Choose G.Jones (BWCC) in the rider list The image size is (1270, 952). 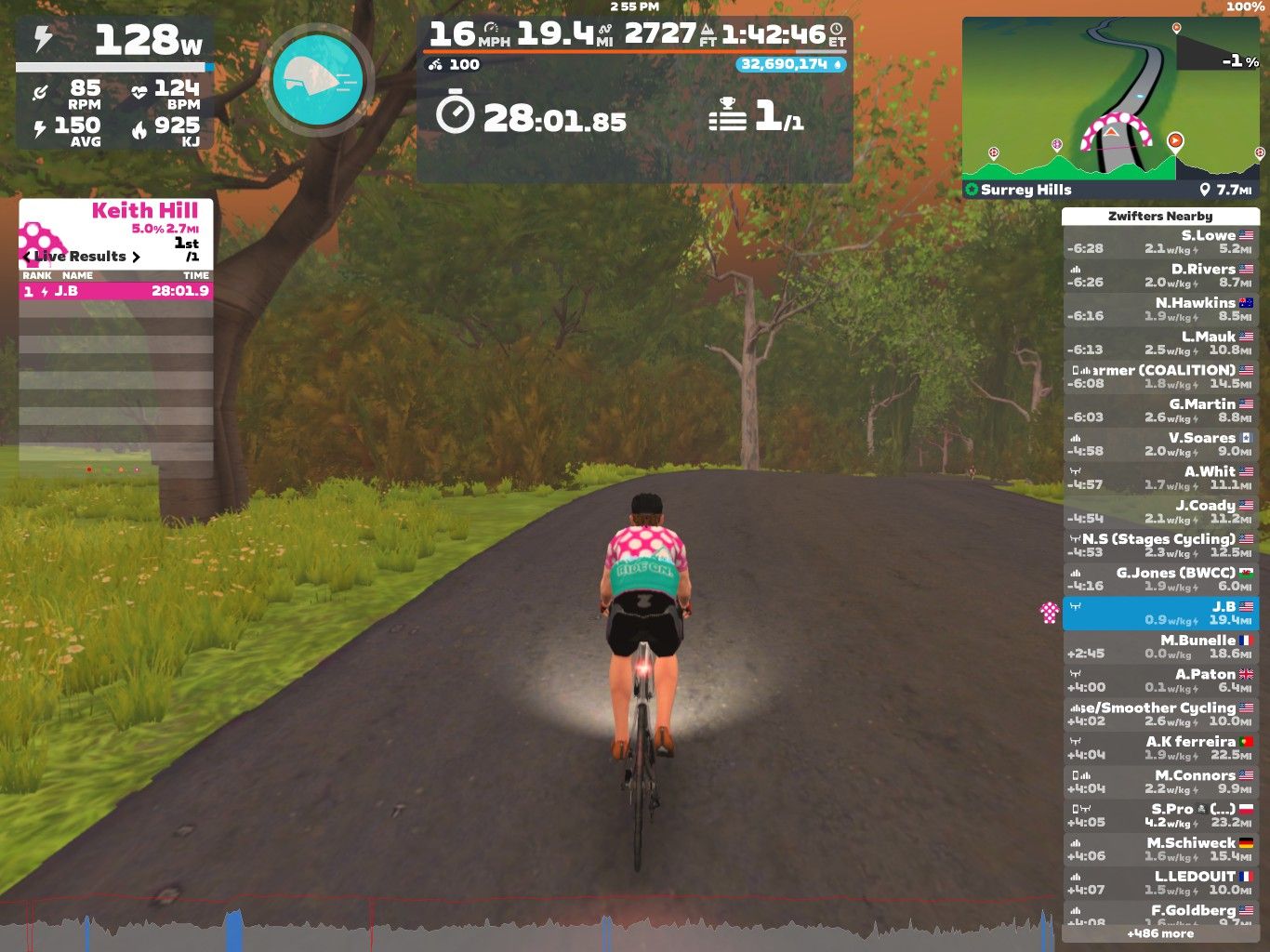pos(1159,579)
